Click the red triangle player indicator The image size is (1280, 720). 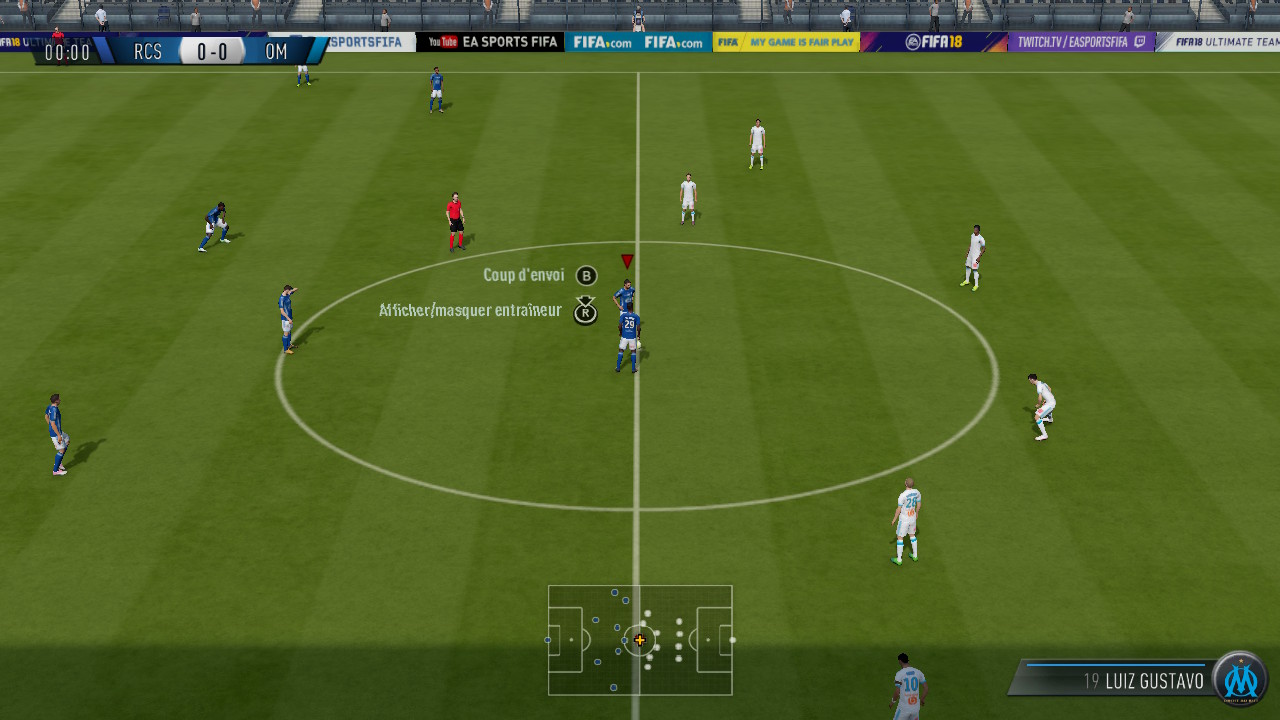pyautogui.click(x=627, y=259)
